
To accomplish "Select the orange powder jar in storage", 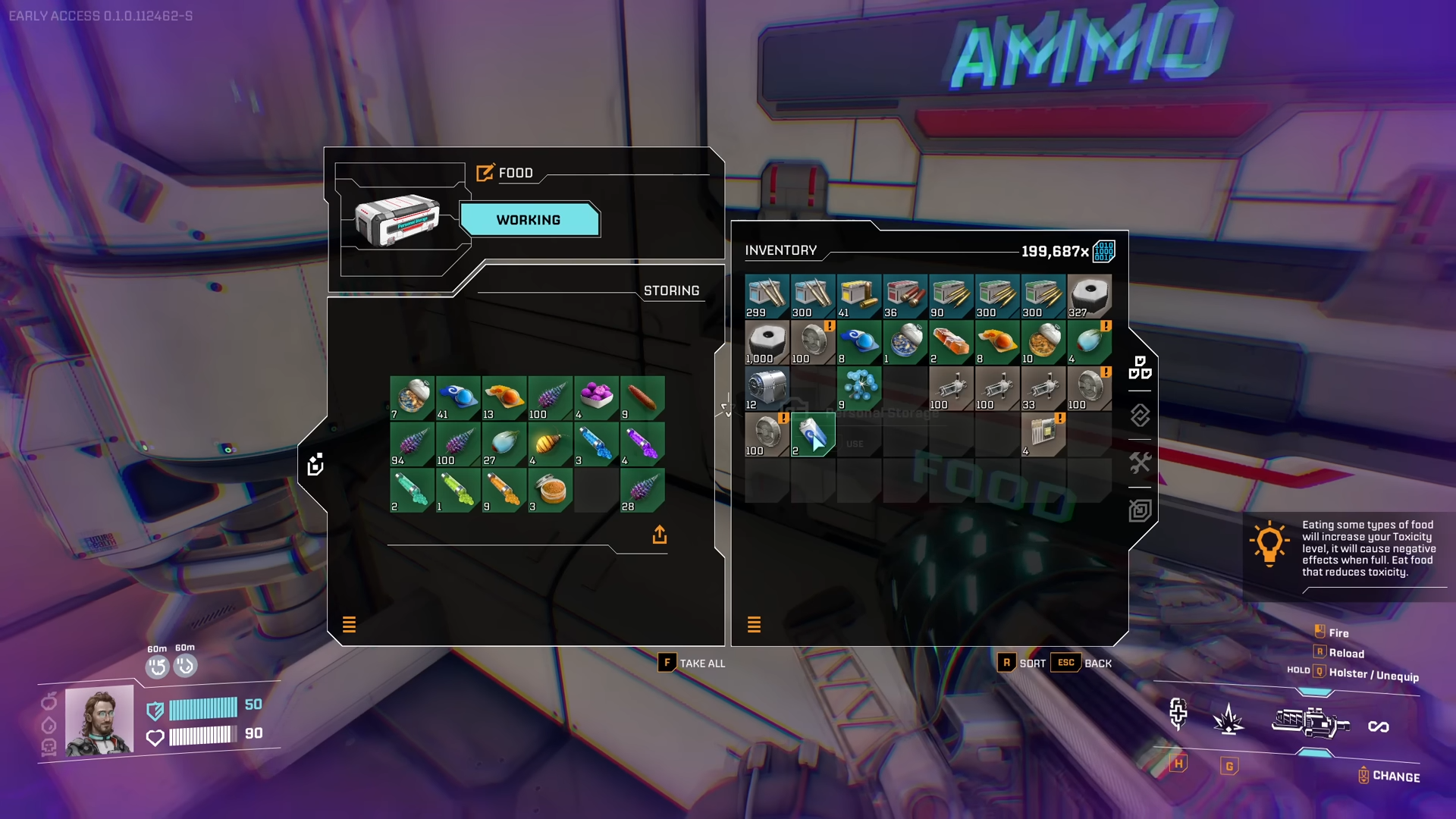I will point(550,490).
